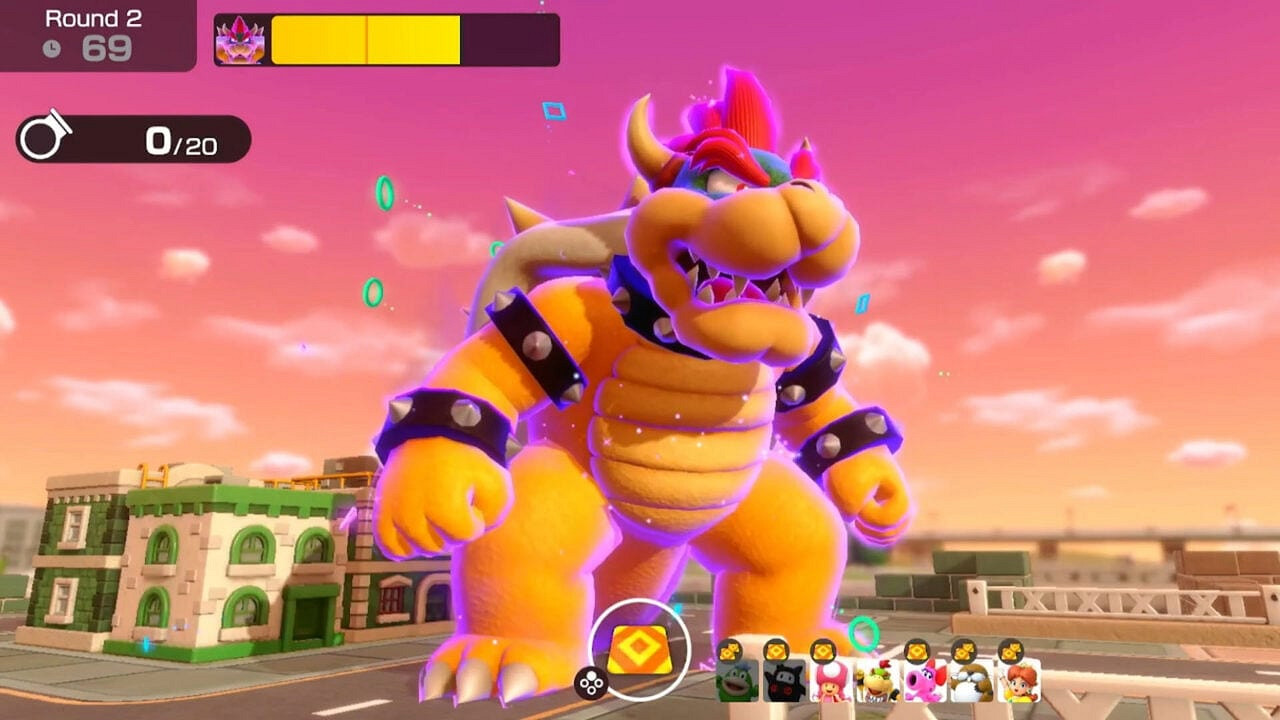Select the Ninji player portrait

pyautogui.click(x=783, y=680)
